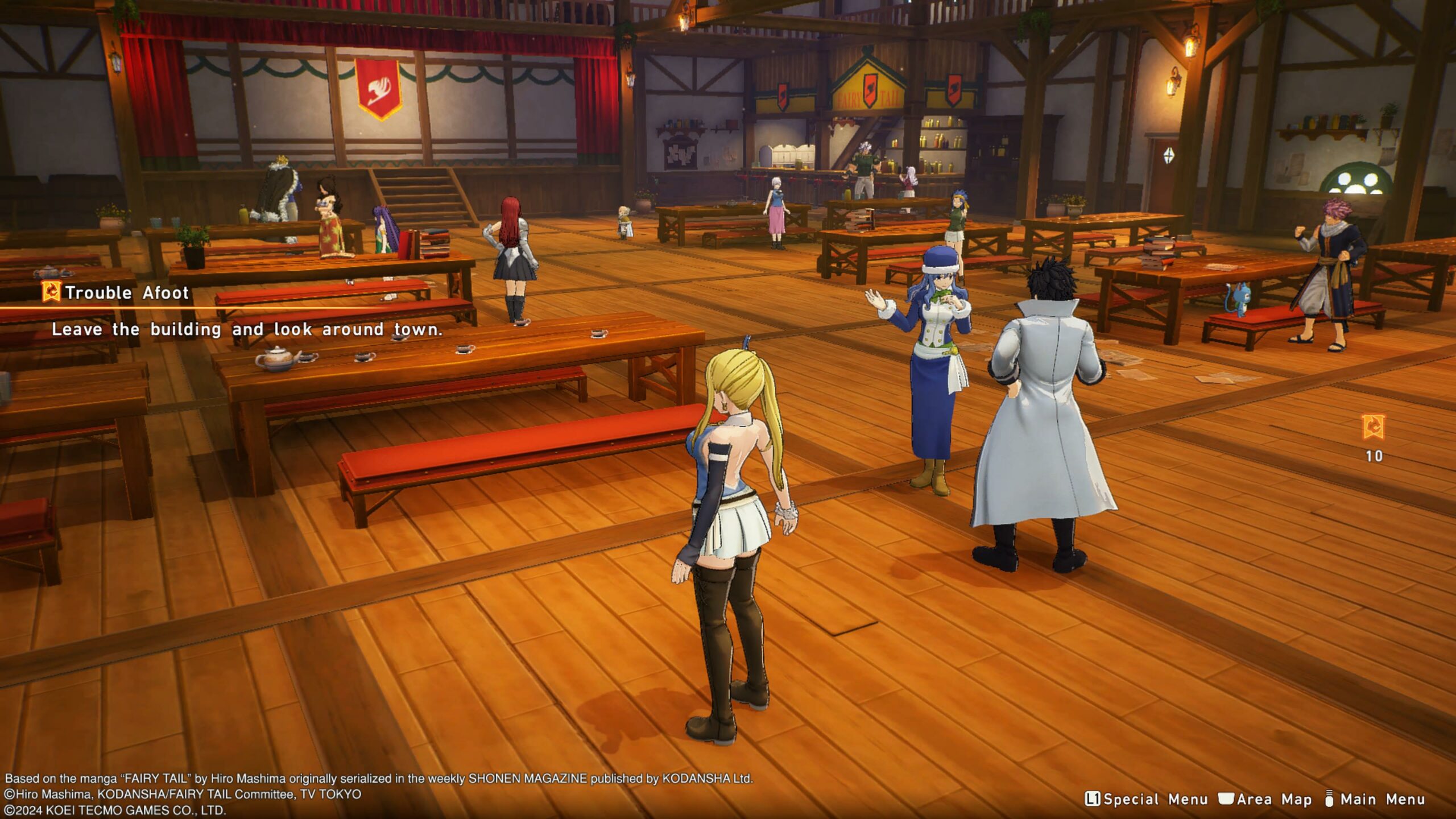The image size is (1456, 819).
Task: Click the orange quest waypoint marker icon
Action: coord(1374,427)
